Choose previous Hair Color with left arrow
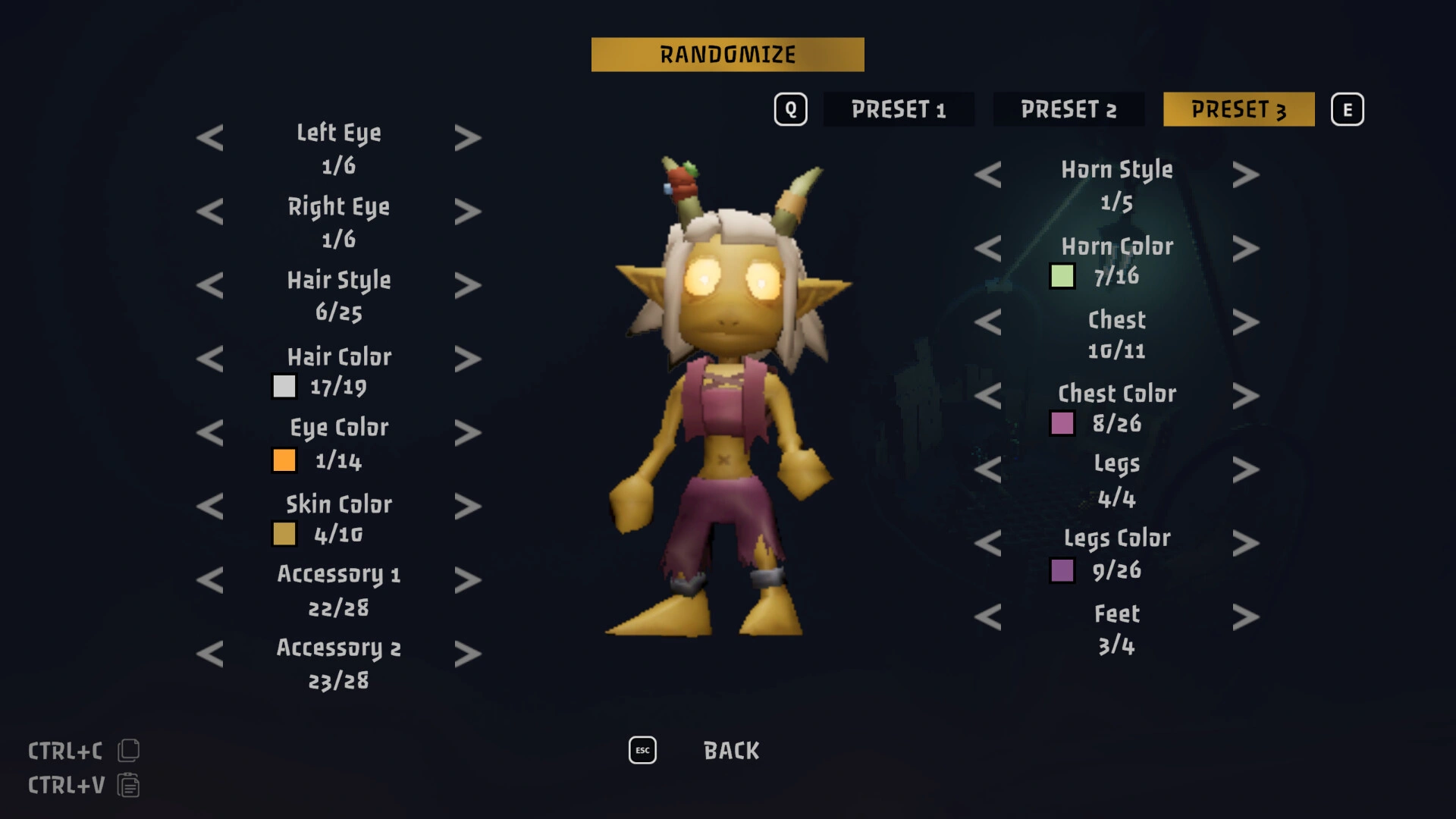This screenshot has height=819, width=1456. [210, 359]
